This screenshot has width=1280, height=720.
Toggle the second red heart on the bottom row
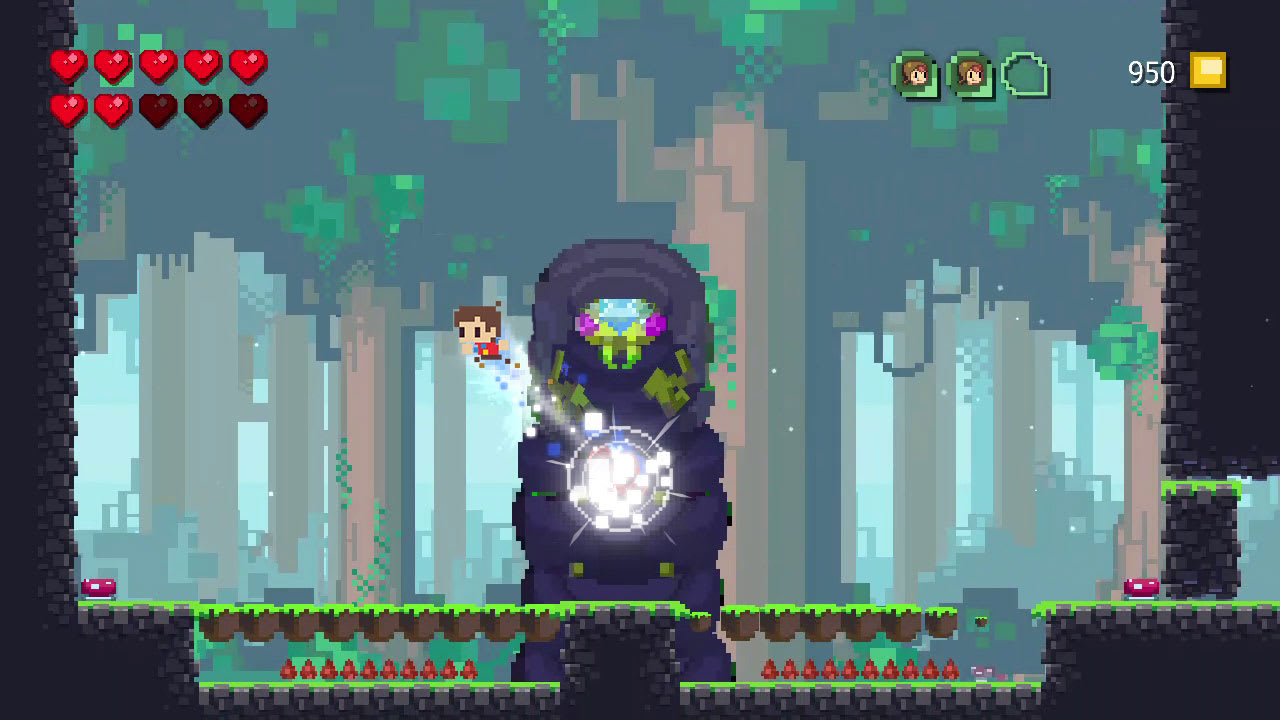coord(112,110)
